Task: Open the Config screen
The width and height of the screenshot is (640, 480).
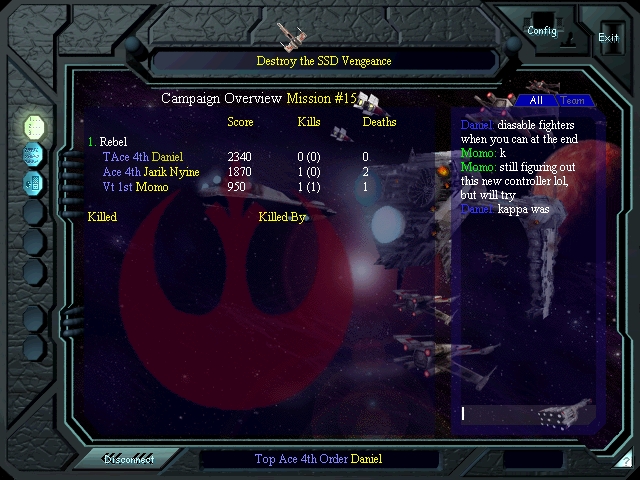Action: 541,31
